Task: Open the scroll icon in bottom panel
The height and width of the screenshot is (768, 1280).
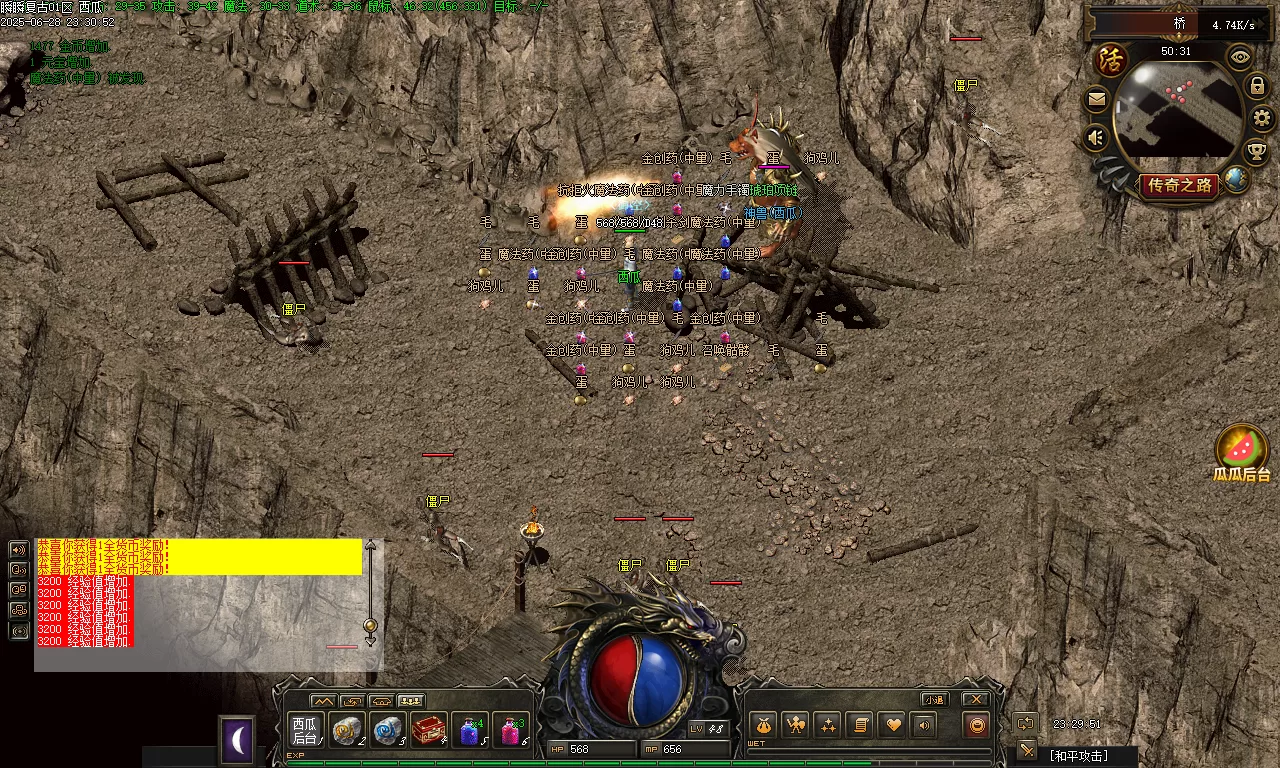Action: tap(859, 726)
